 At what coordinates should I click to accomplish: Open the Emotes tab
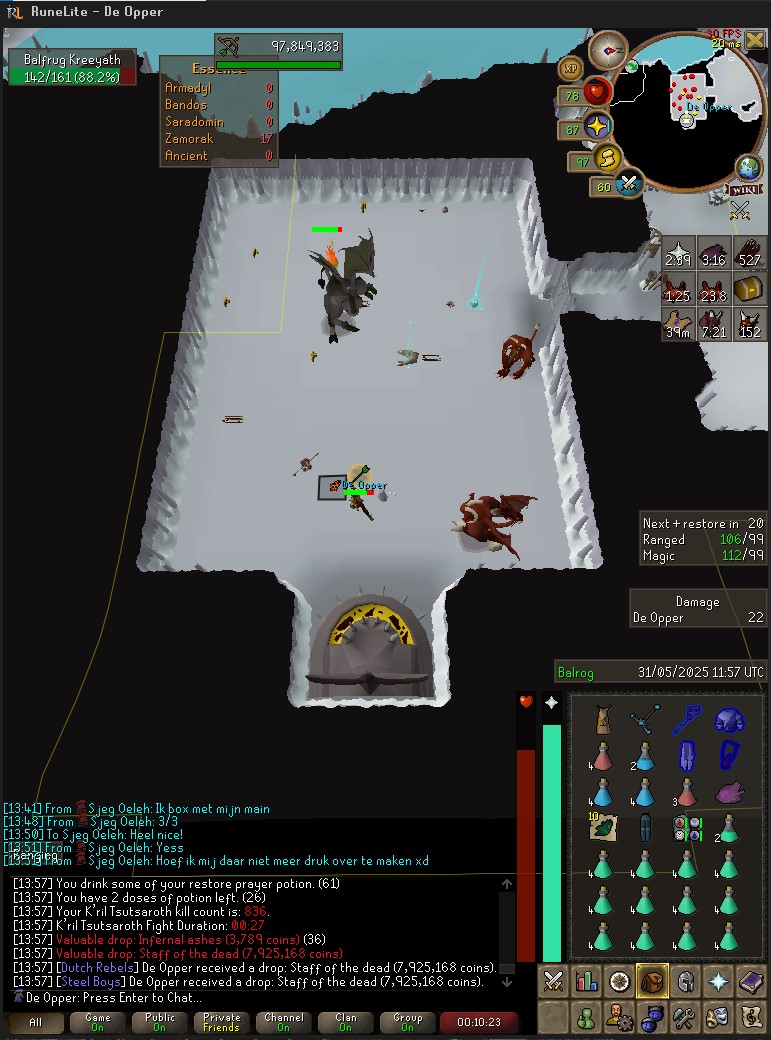tap(718, 1018)
